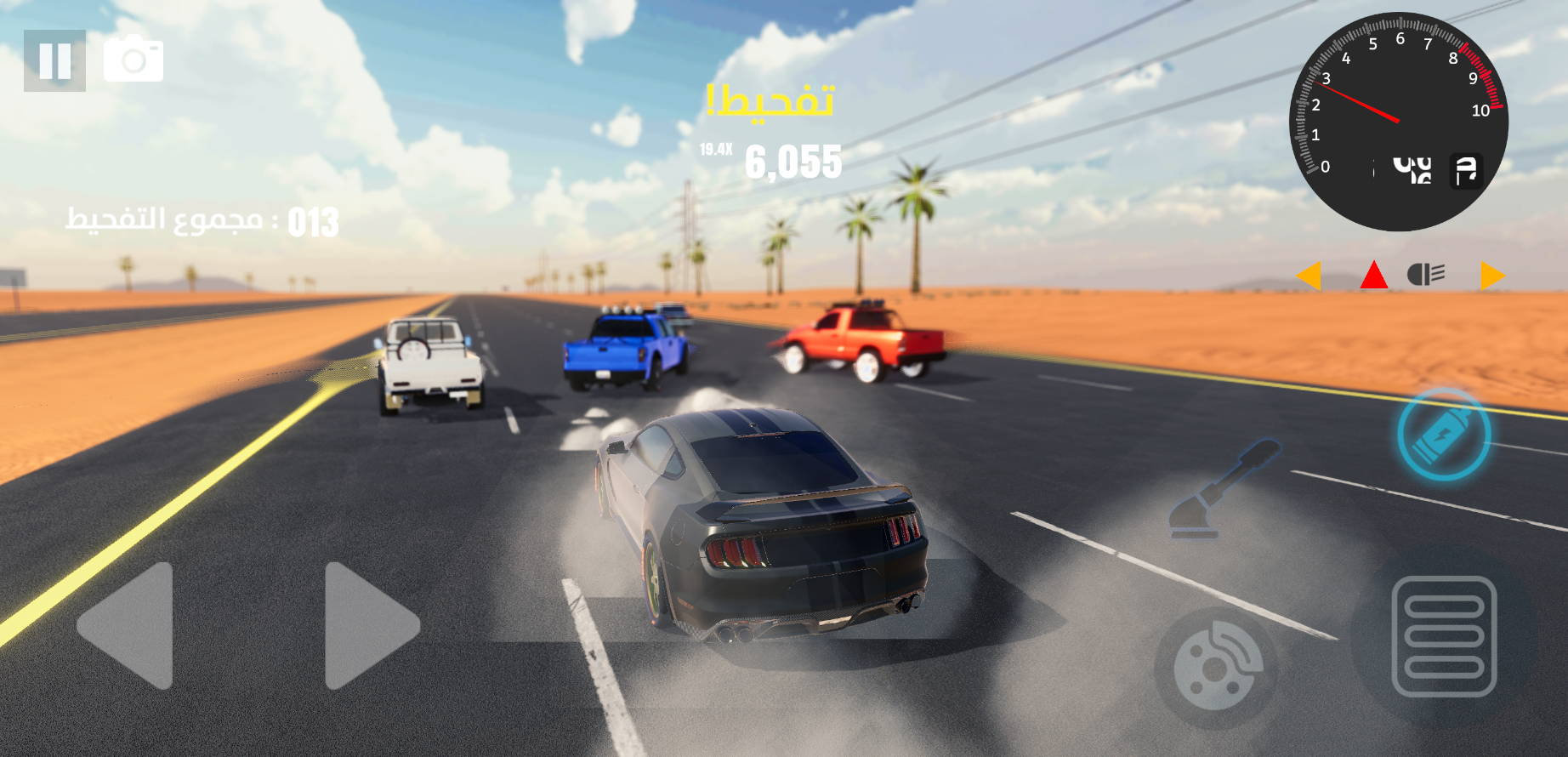This screenshot has width=1568, height=757.
Task: Open the camera photo mode
Action: pyautogui.click(x=134, y=60)
